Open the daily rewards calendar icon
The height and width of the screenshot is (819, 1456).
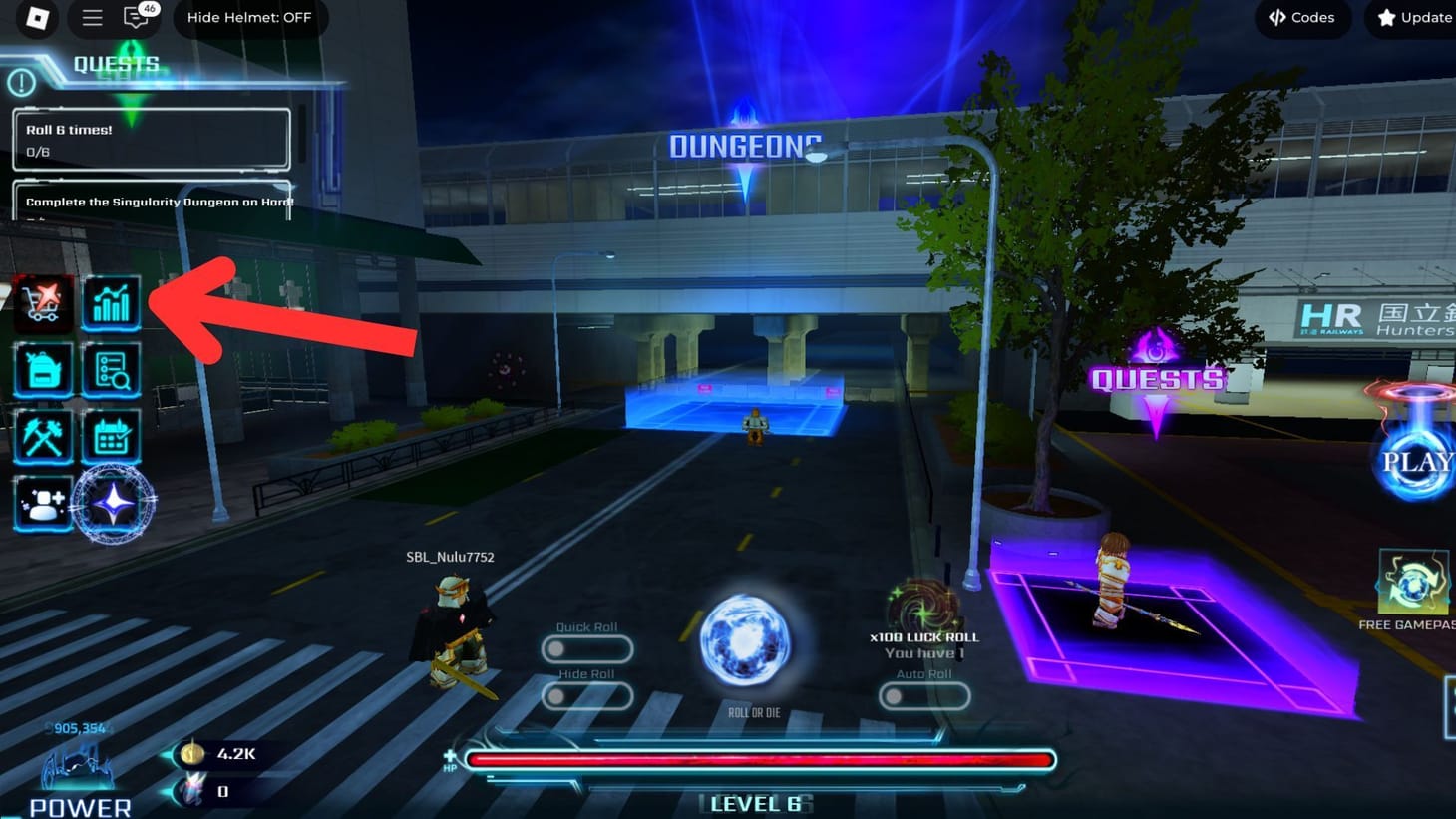pos(112,437)
